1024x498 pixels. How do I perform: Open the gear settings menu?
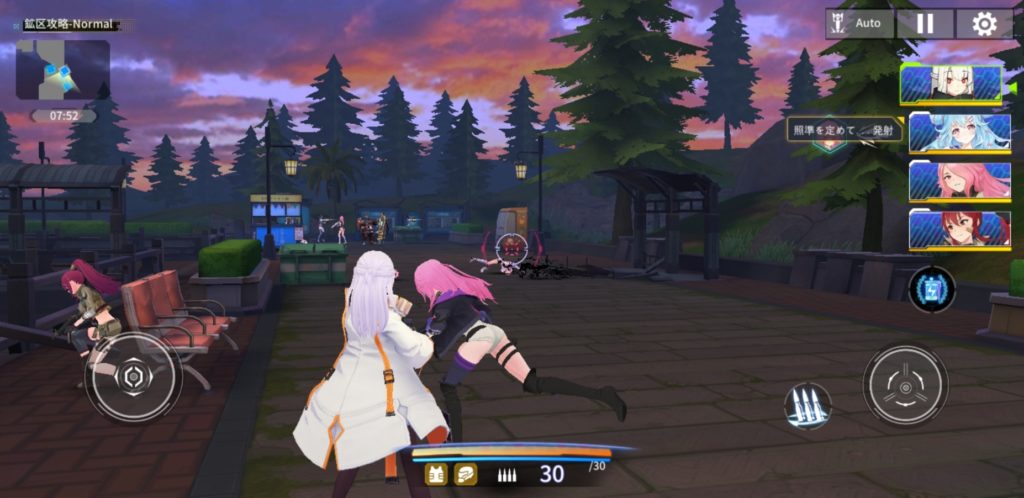(x=984, y=23)
